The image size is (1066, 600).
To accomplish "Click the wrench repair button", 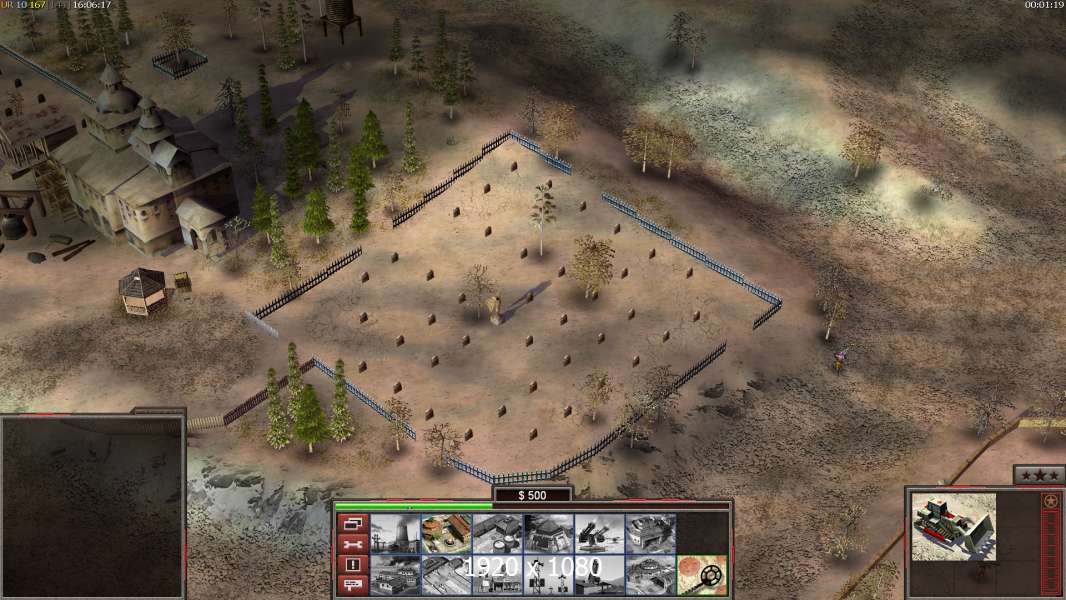I will click(353, 543).
